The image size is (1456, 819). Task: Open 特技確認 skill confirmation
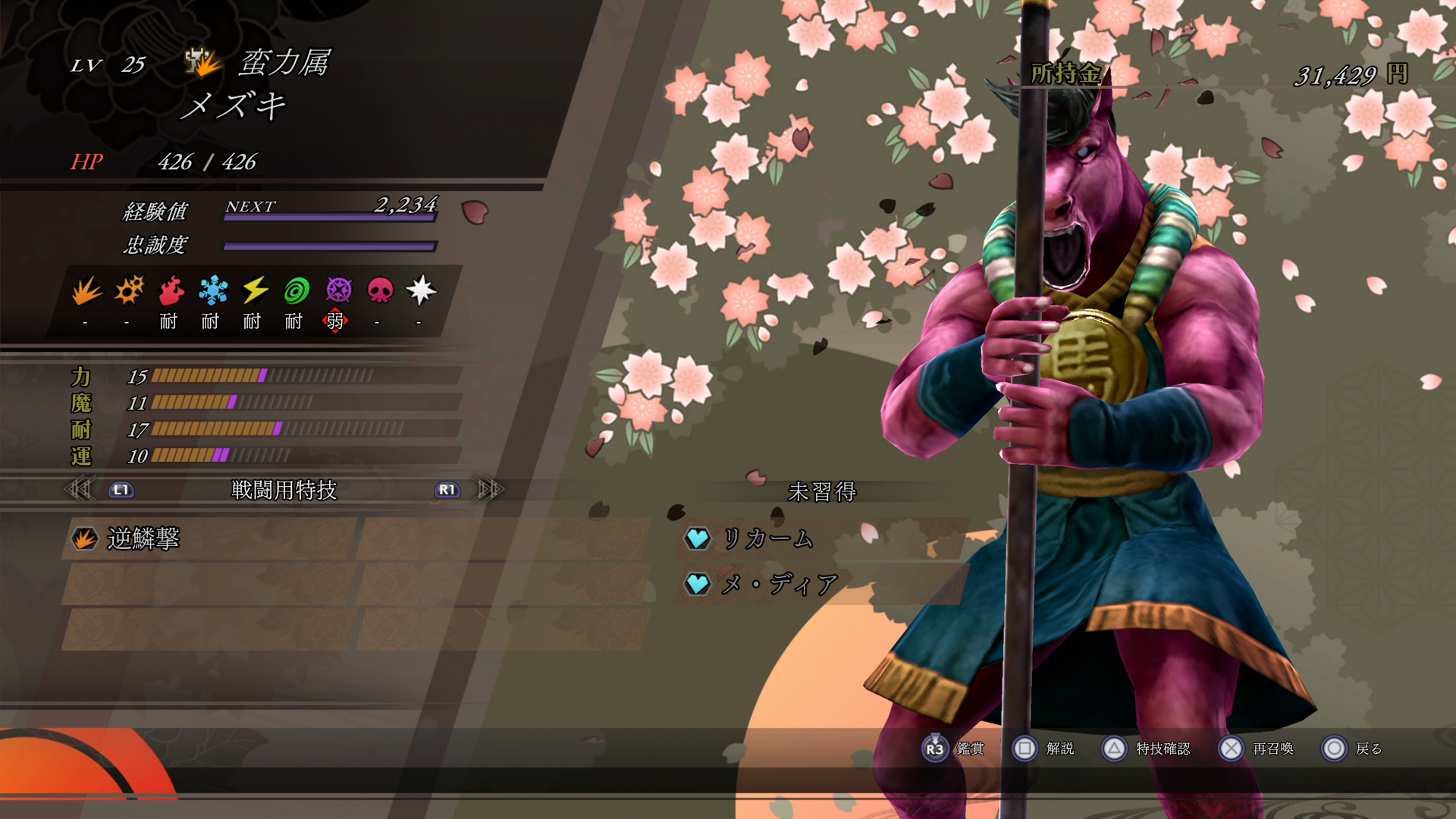(x=1145, y=748)
